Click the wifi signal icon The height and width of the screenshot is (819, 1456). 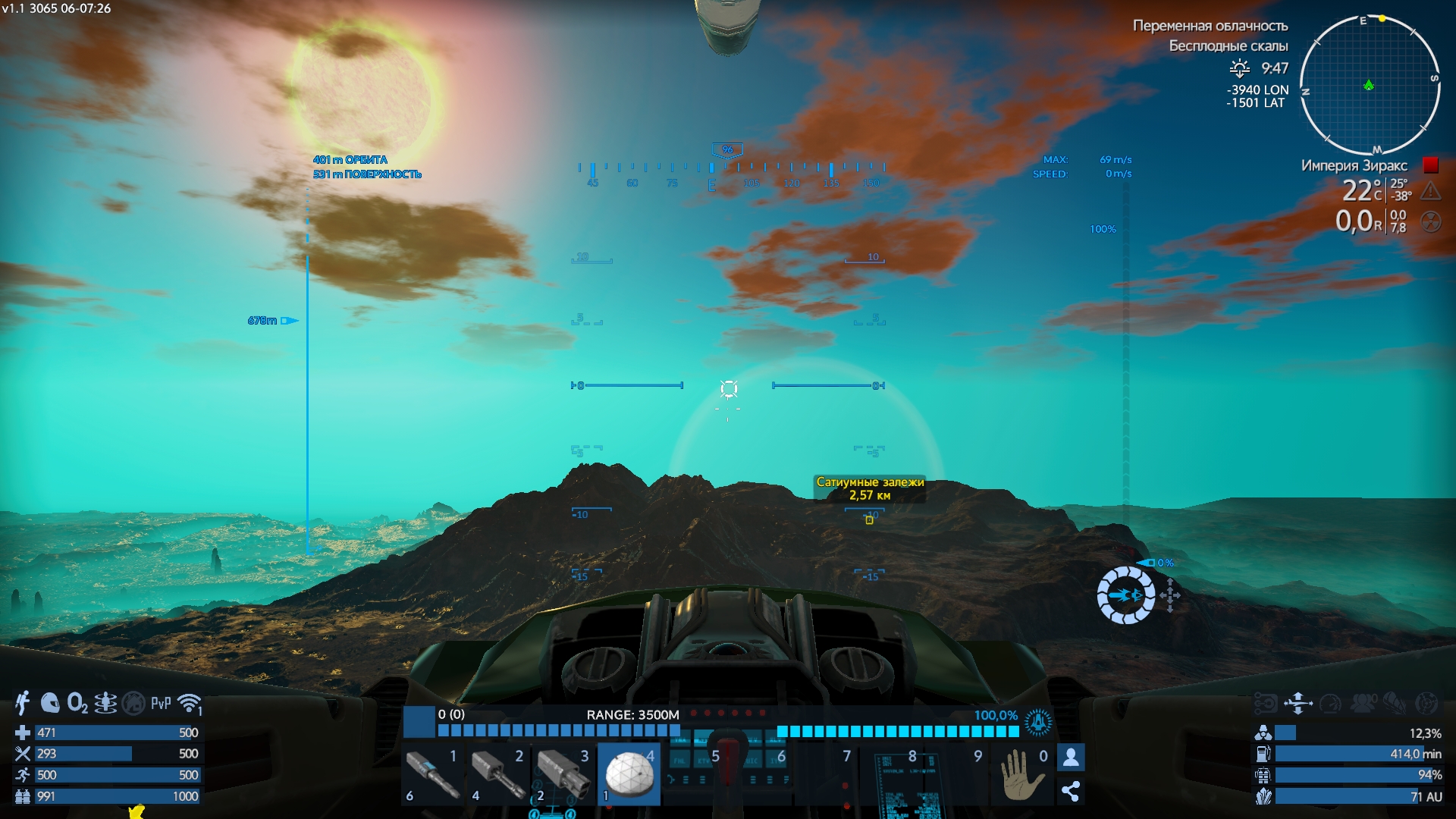[x=189, y=703]
